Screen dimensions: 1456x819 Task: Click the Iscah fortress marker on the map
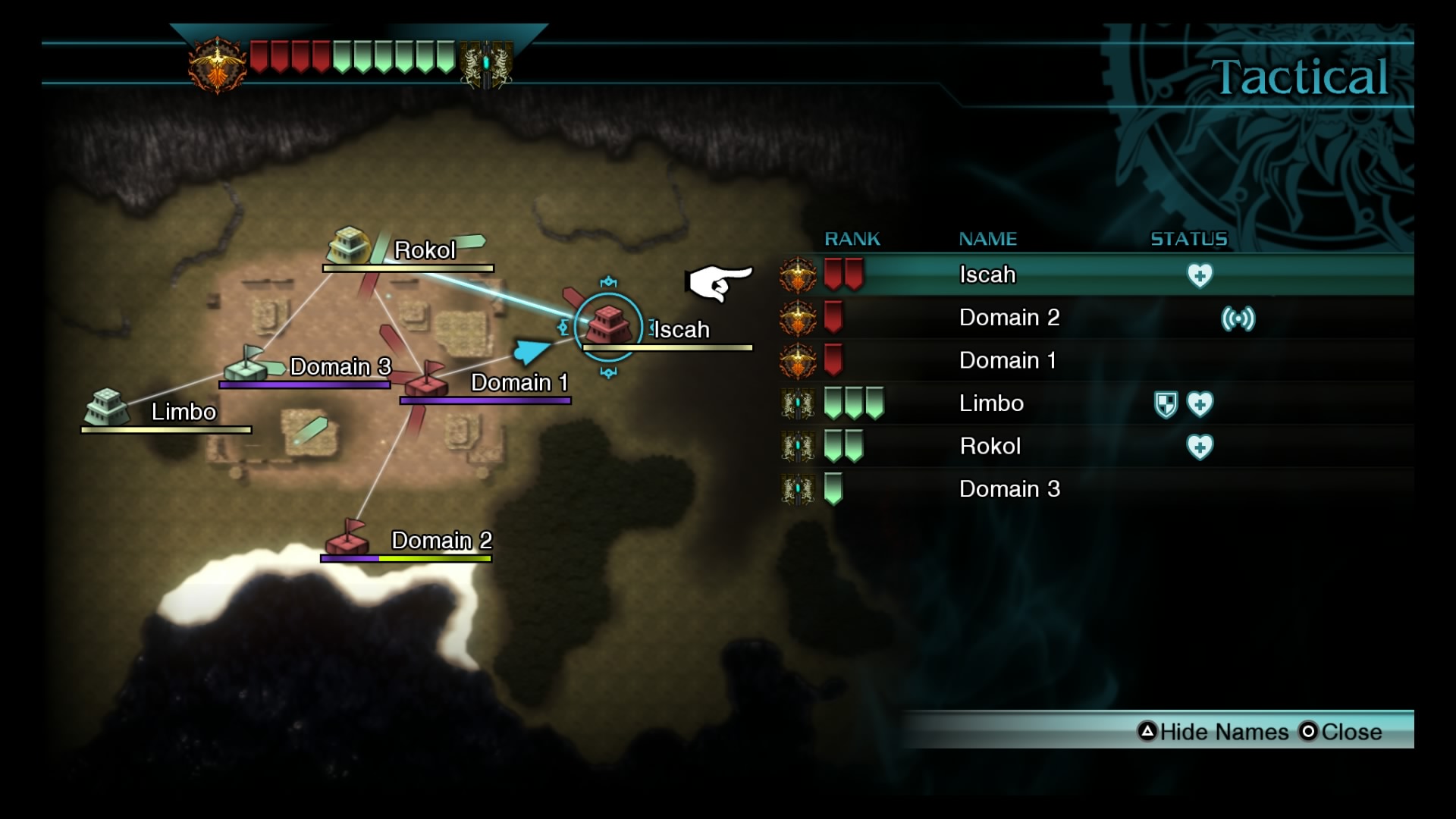point(608,326)
